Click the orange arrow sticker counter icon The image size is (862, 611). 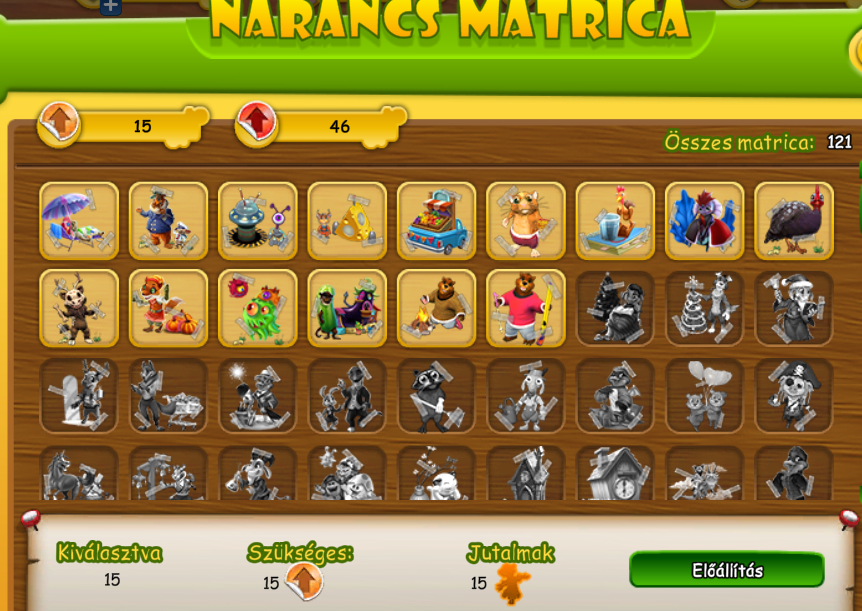[x=59, y=123]
